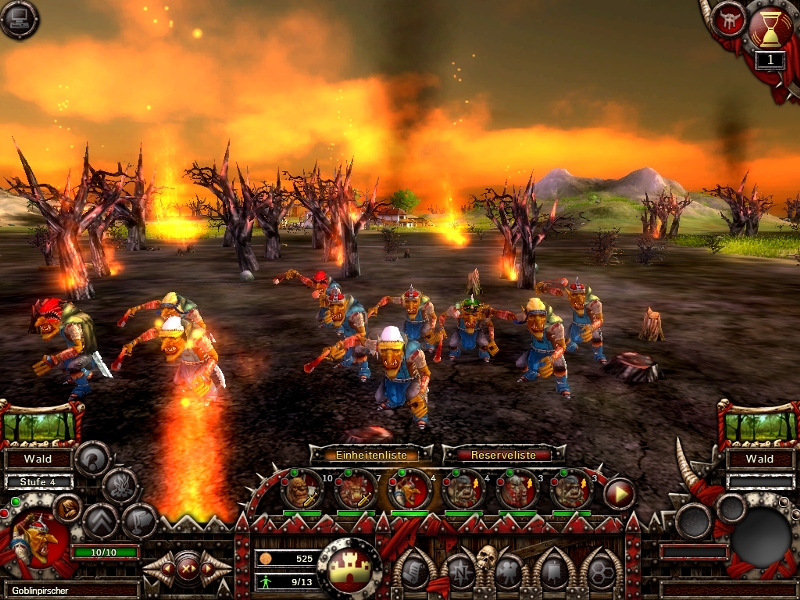800x600 pixels.
Task: Select the small goblin face icon
Action: coord(66,507)
